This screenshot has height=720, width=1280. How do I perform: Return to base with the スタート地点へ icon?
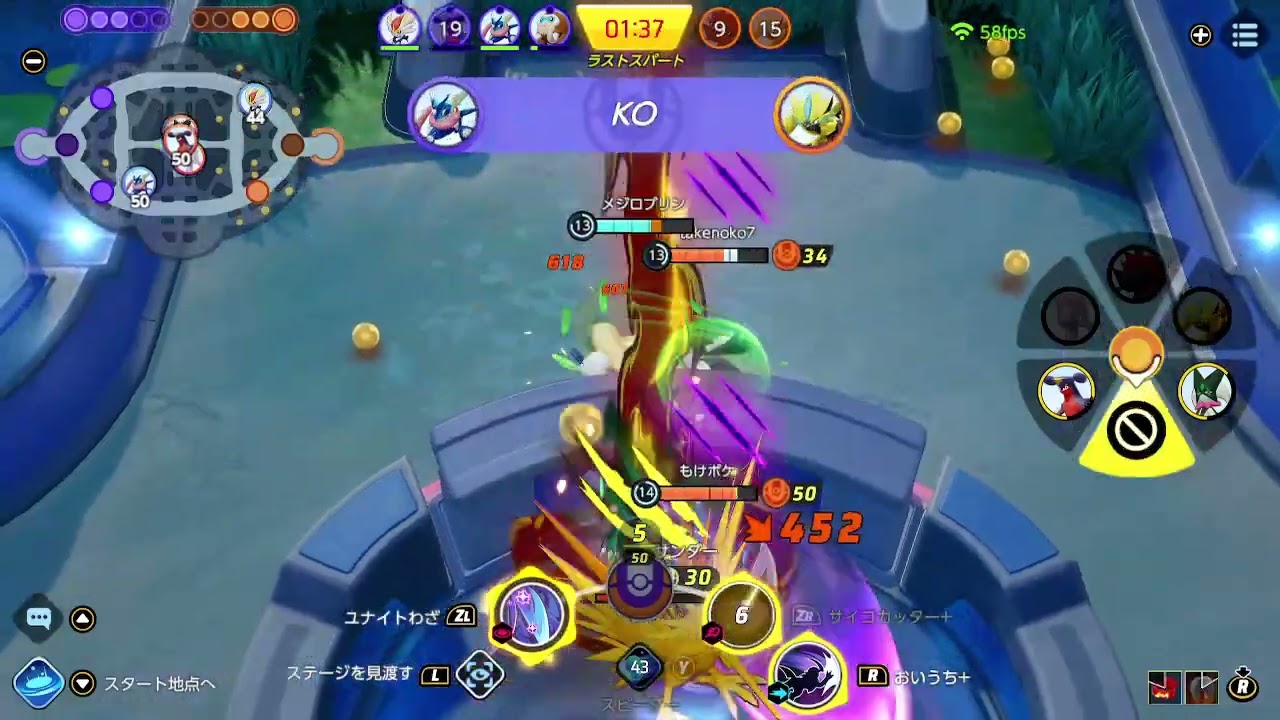[x=39, y=682]
